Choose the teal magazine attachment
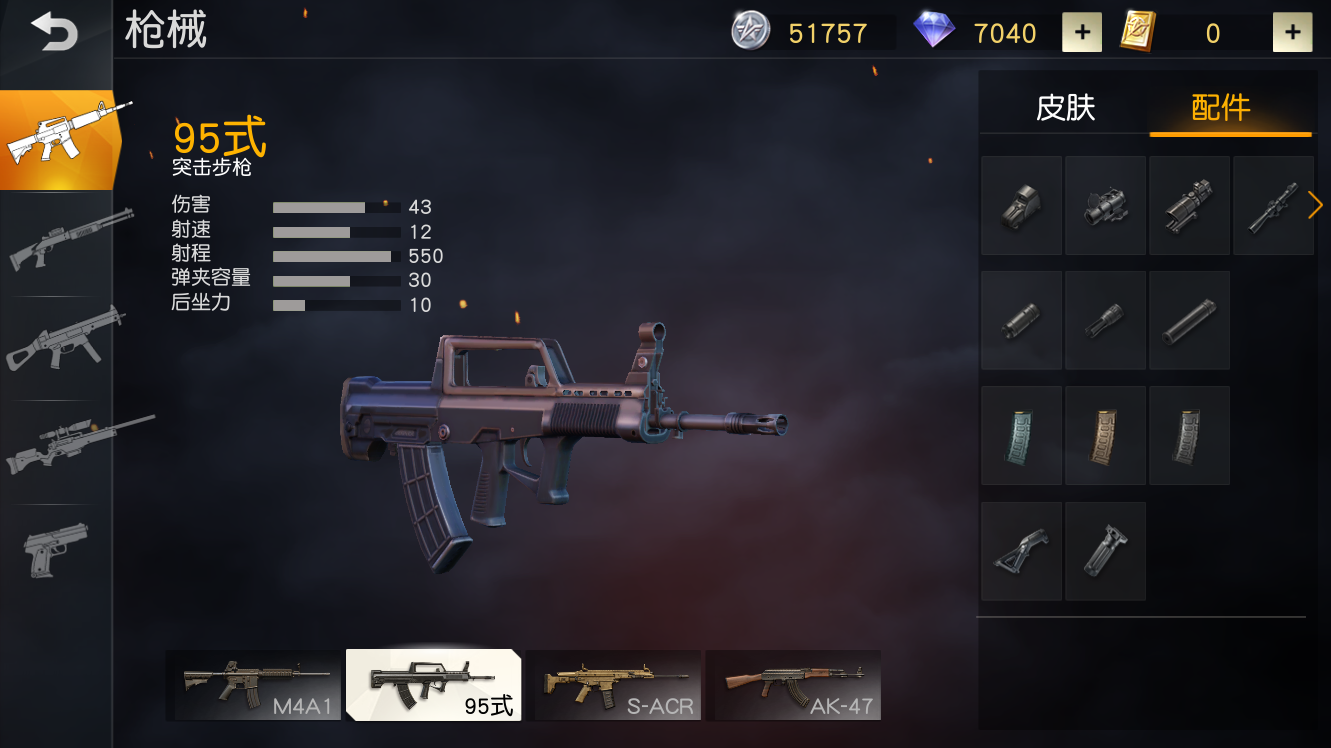The image size is (1331, 748). [x=1021, y=436]
